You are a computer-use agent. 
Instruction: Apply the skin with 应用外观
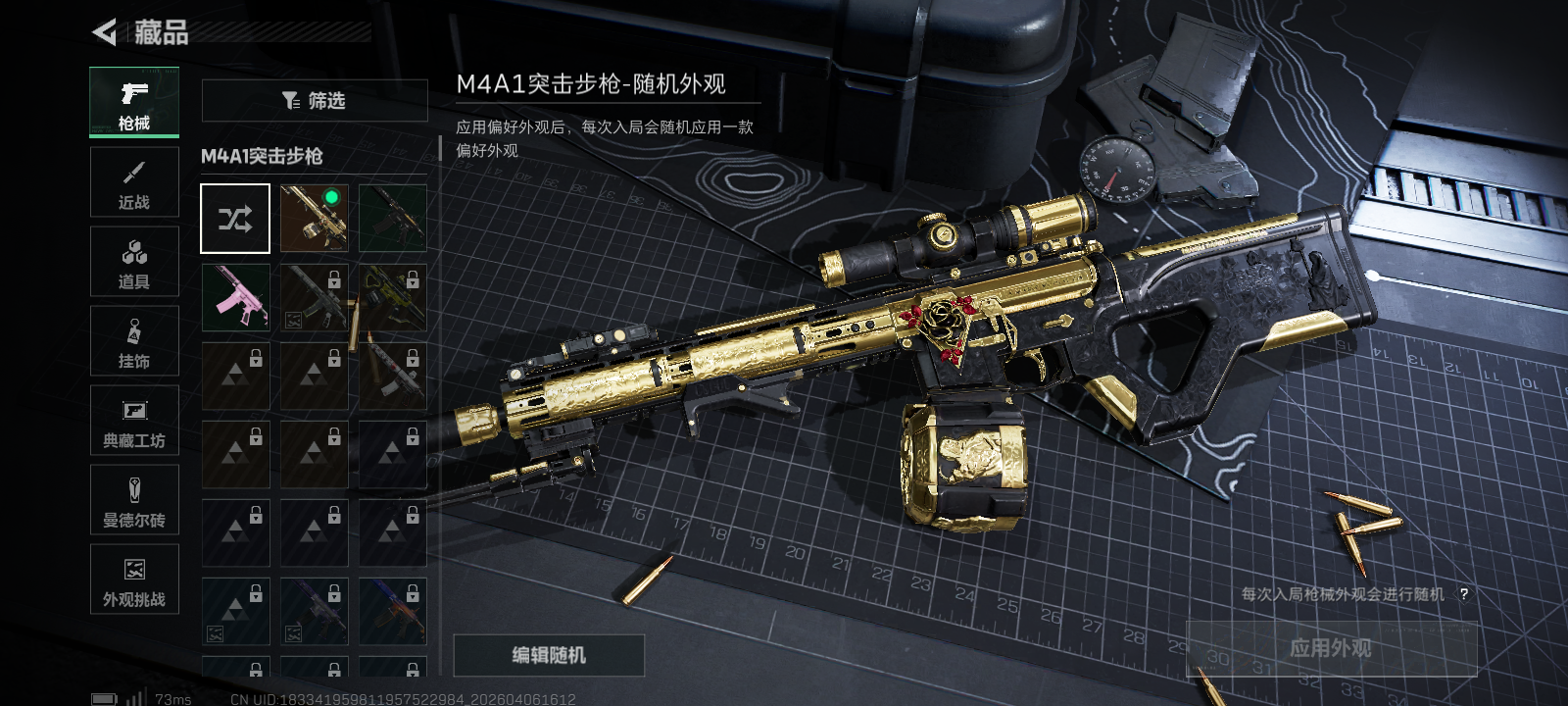coord(1330,648)
